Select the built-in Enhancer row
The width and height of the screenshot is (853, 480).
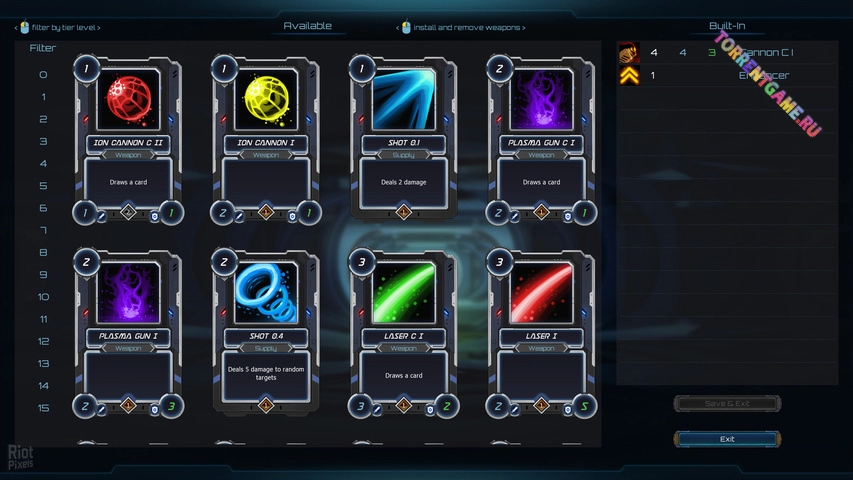[x=727, y=75]
